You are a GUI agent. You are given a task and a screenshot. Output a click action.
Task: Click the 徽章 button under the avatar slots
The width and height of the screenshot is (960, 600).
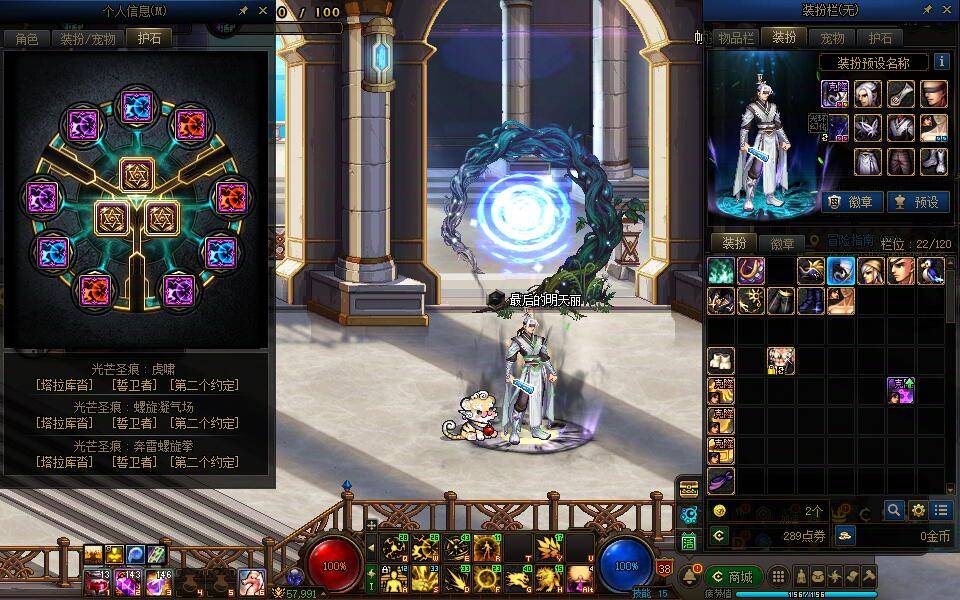[852, 202]
